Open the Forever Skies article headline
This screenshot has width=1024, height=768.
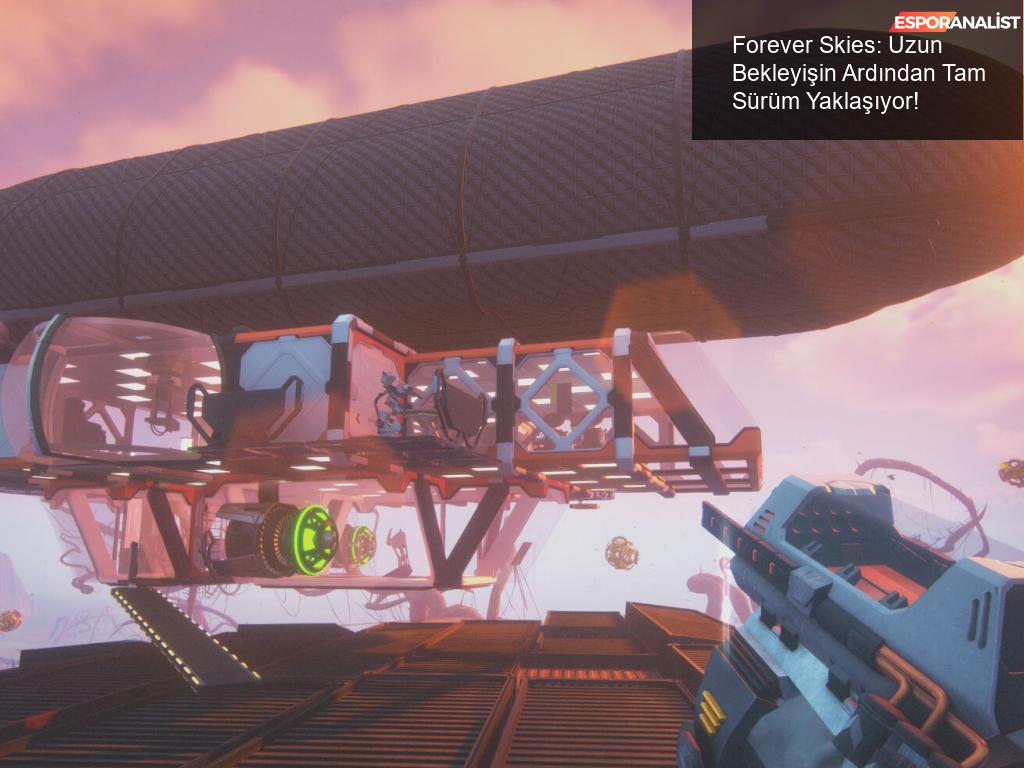click(858, 73)
